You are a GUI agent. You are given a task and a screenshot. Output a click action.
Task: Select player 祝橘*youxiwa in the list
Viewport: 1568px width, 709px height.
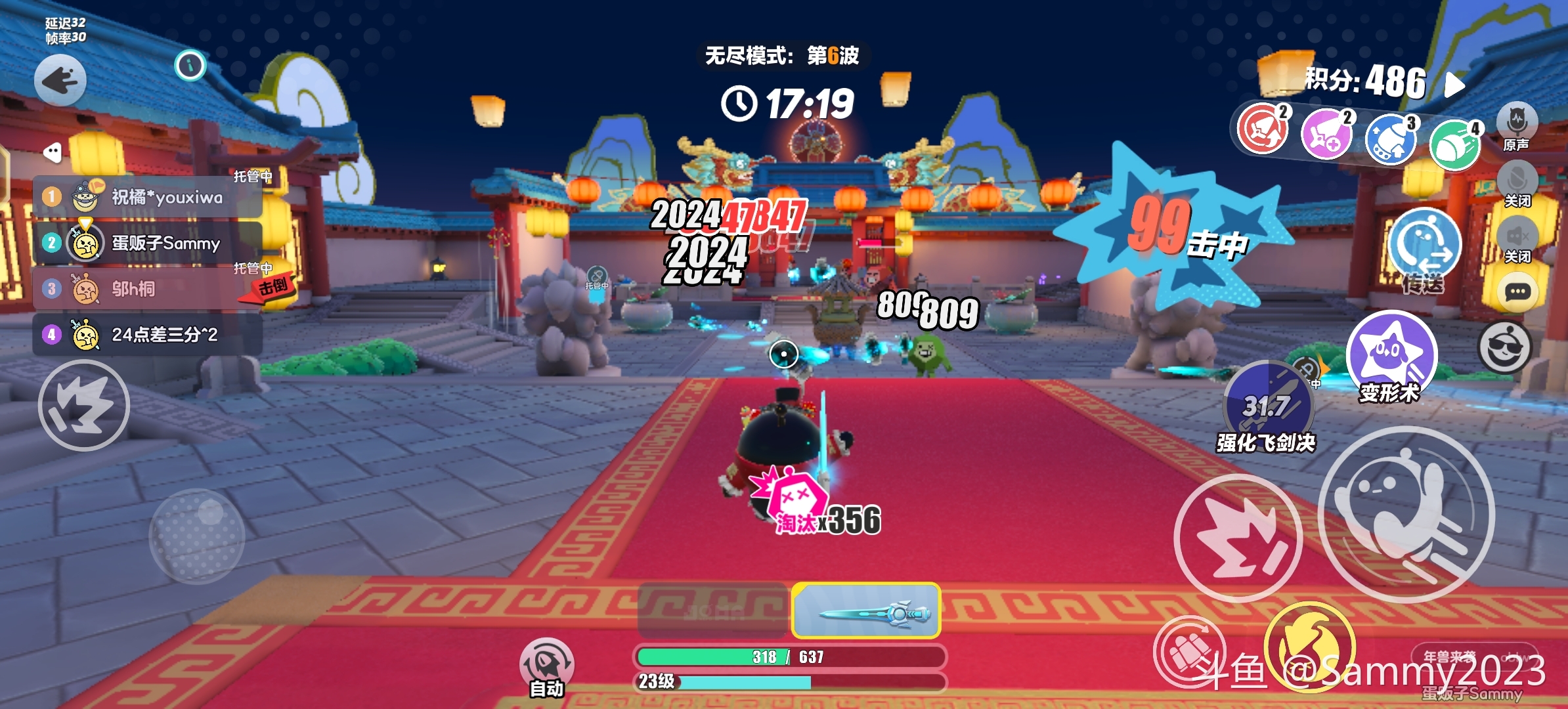coord(148,197)
